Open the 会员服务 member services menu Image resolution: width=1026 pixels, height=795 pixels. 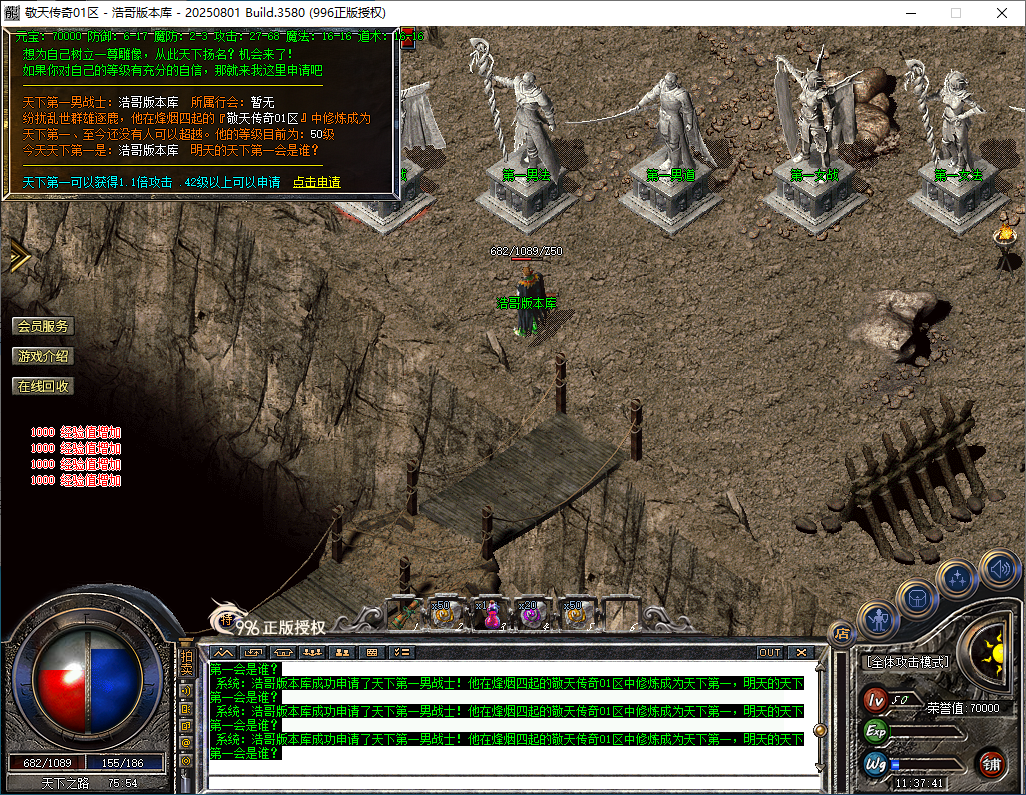click(43, 326)
